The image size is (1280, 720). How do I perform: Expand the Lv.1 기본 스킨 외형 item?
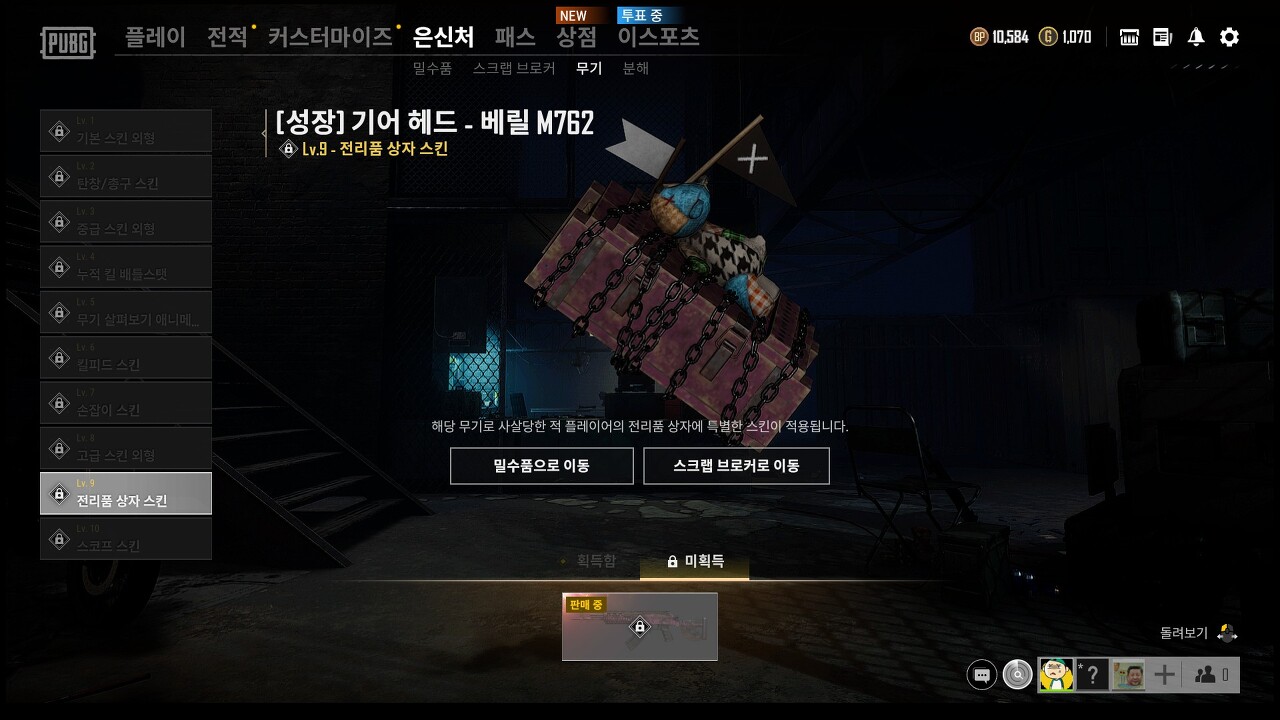pos(126,130)
